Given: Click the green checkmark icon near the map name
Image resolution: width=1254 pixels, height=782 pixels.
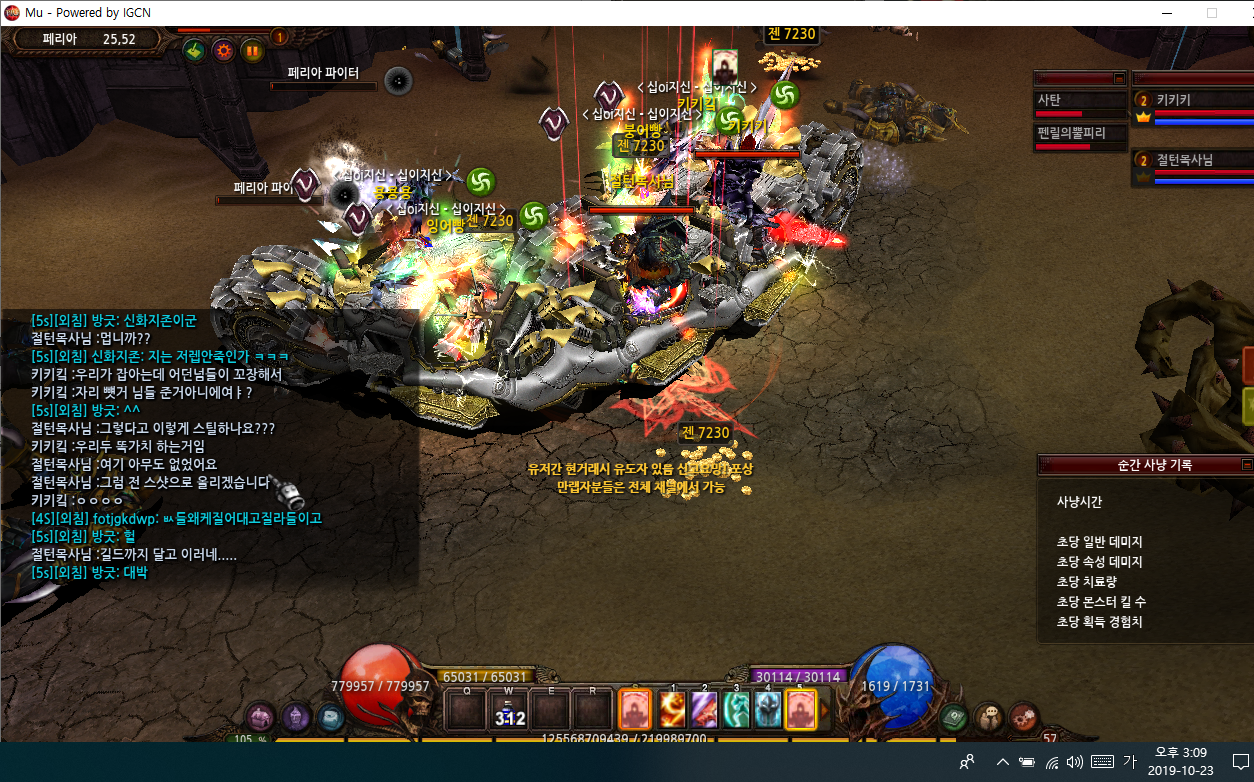Looking at the screenshot, I should coord(194,50).
